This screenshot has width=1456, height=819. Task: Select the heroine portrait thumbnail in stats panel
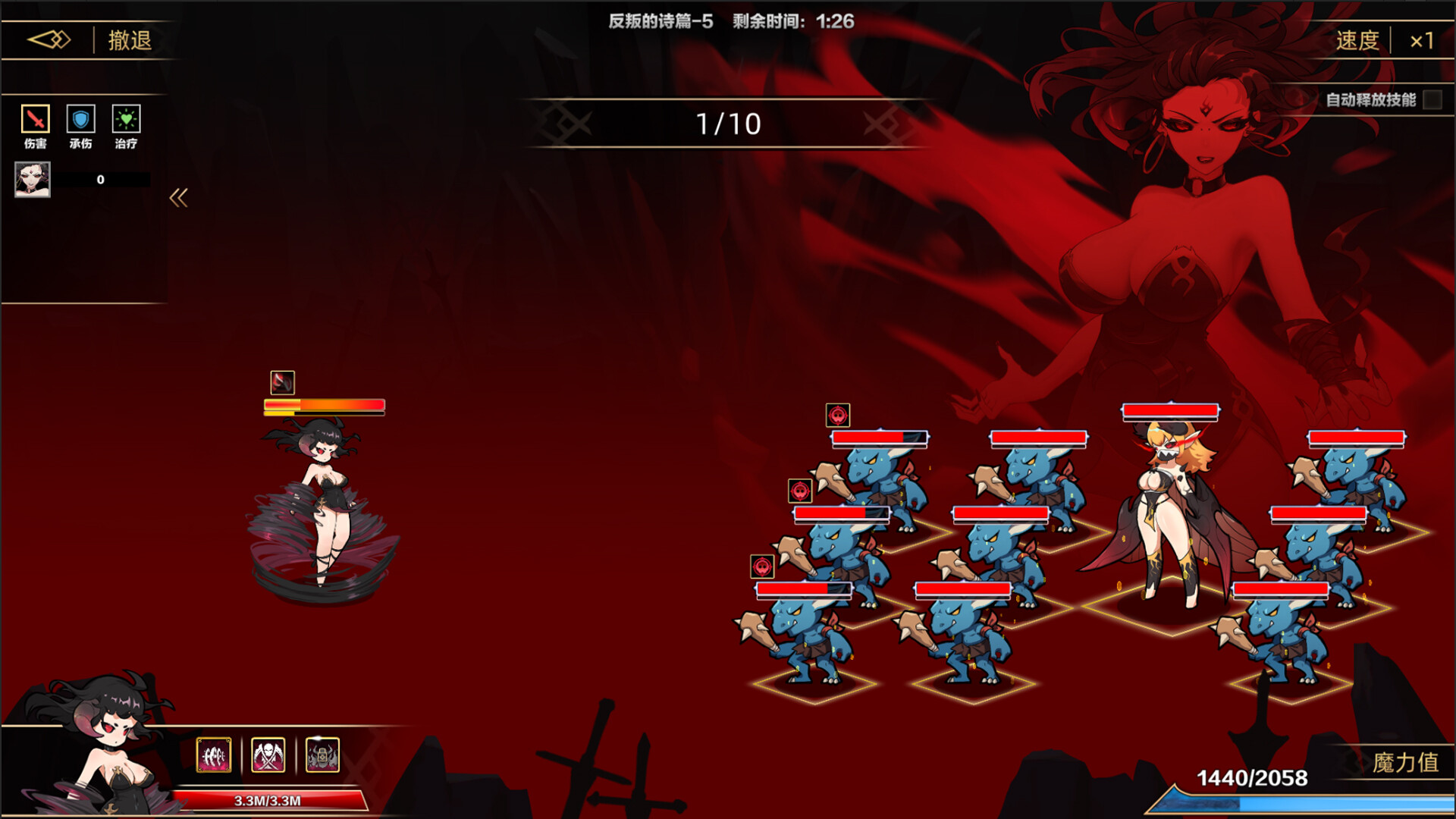(x=34, y=180)
